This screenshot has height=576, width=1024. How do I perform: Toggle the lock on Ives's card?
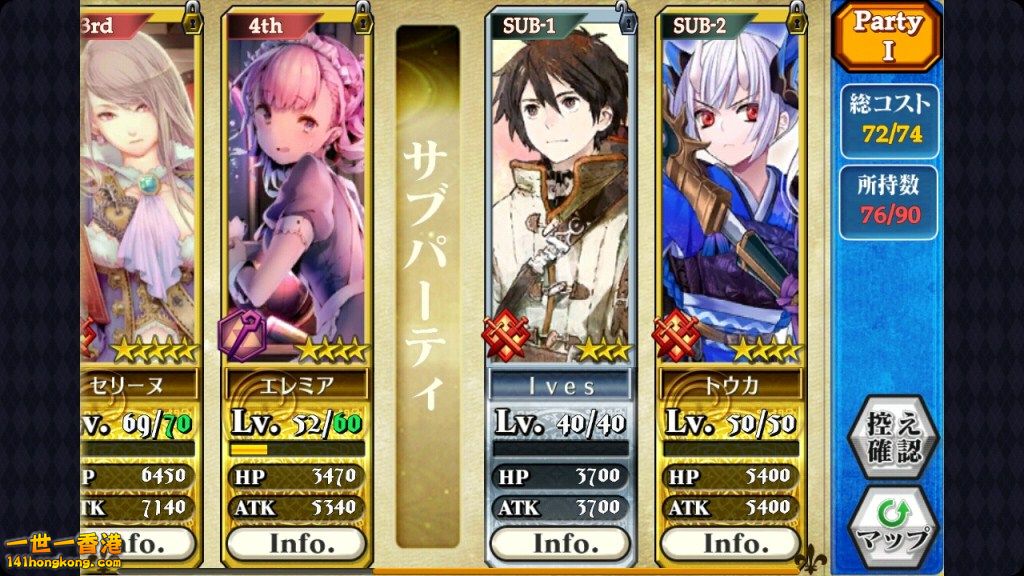(625, 15)
